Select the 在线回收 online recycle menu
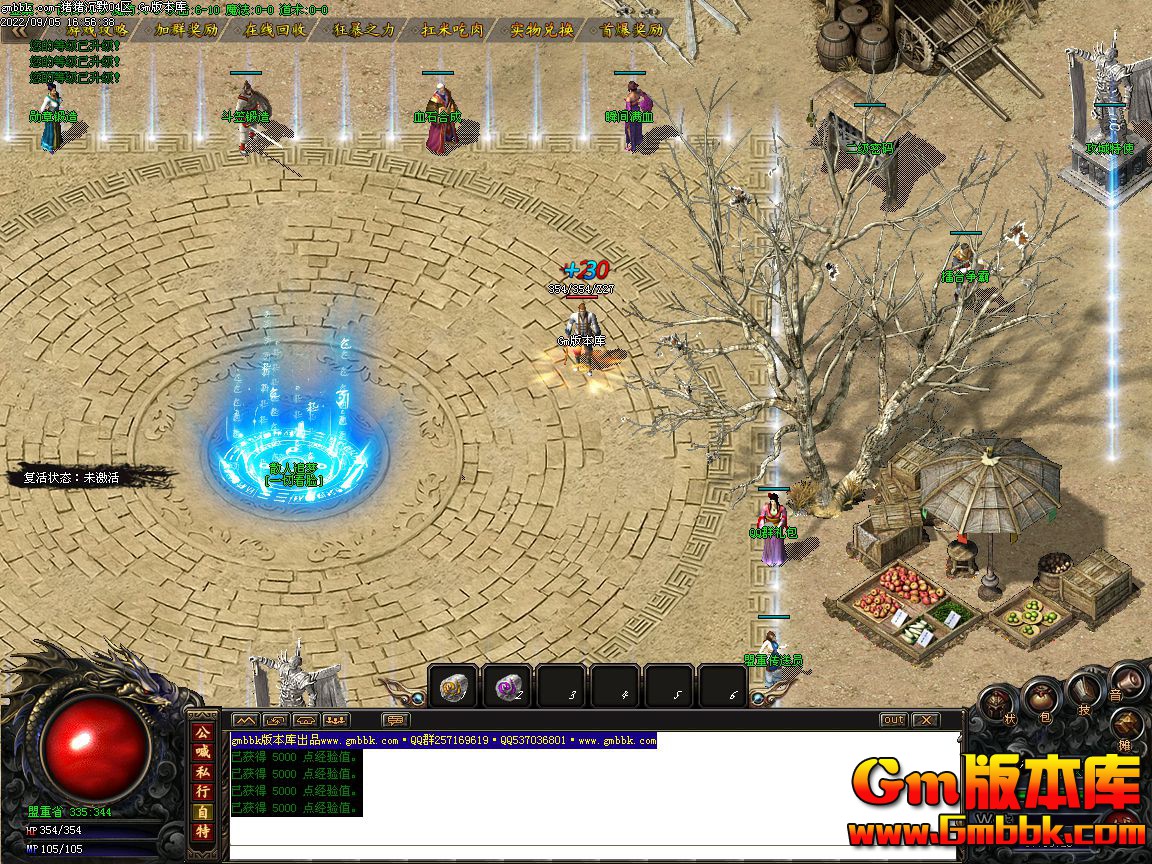The image size is (1152, 864). [x=276, y=30]
